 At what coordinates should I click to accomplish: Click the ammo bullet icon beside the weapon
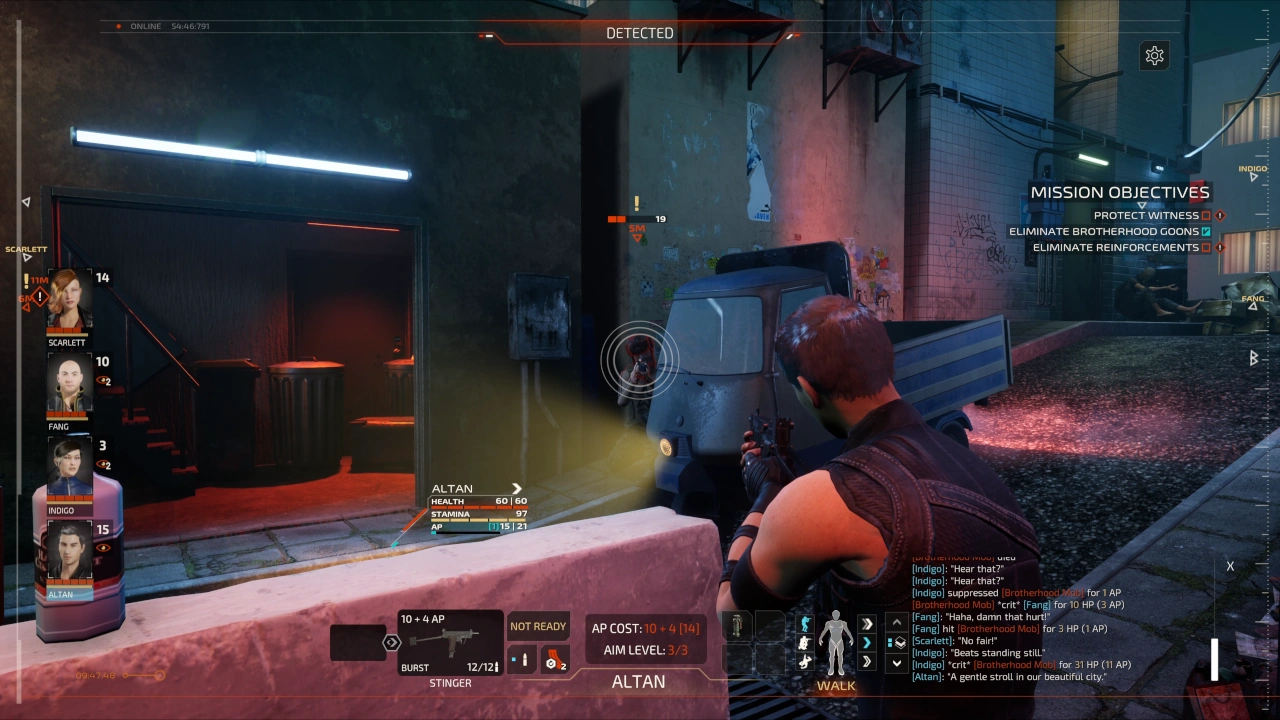[x=523, y=658]
